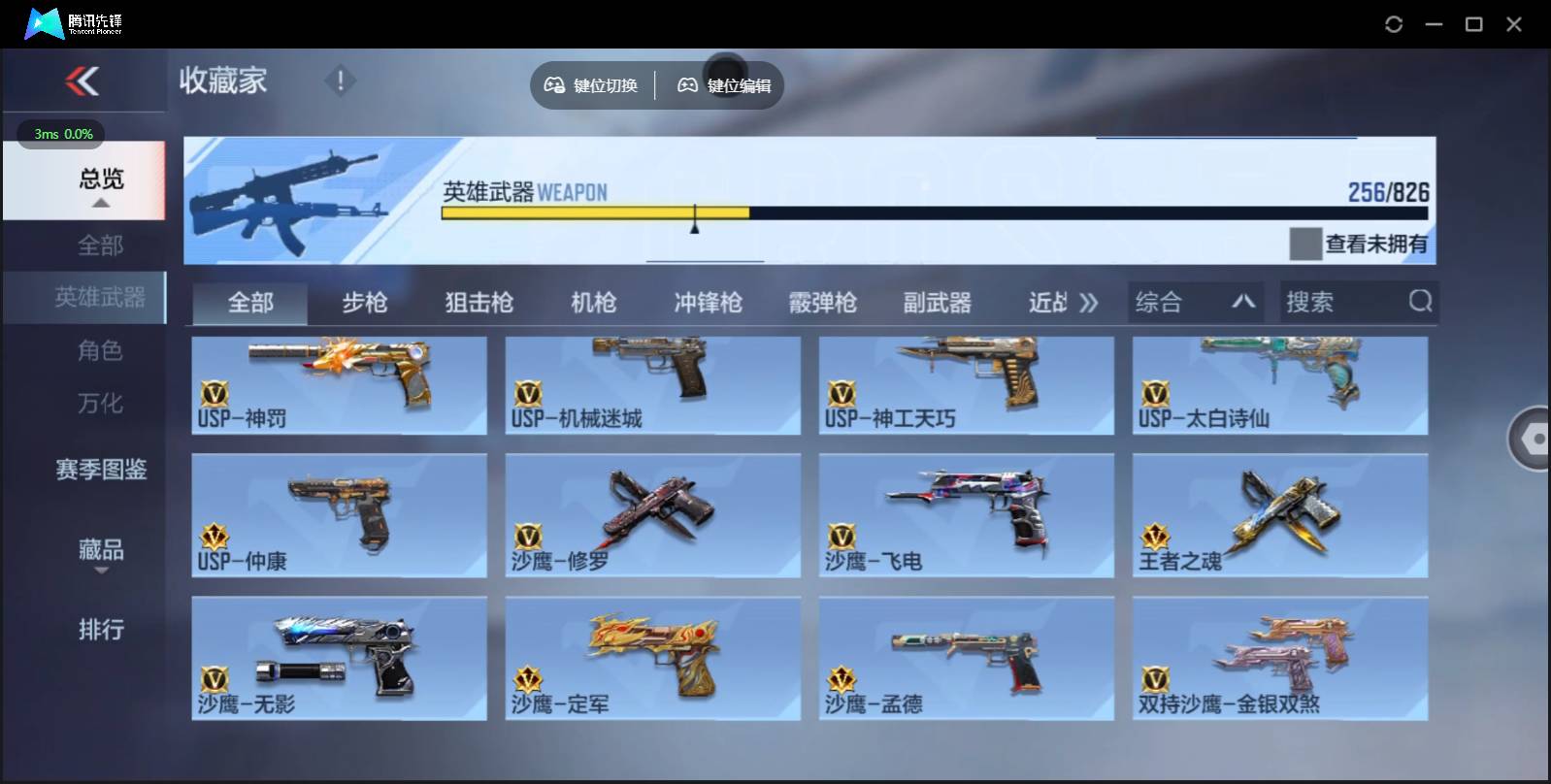Click the gold badge on 沙鹰-无影 card
1551x784 pixels.
coord(215,679)
